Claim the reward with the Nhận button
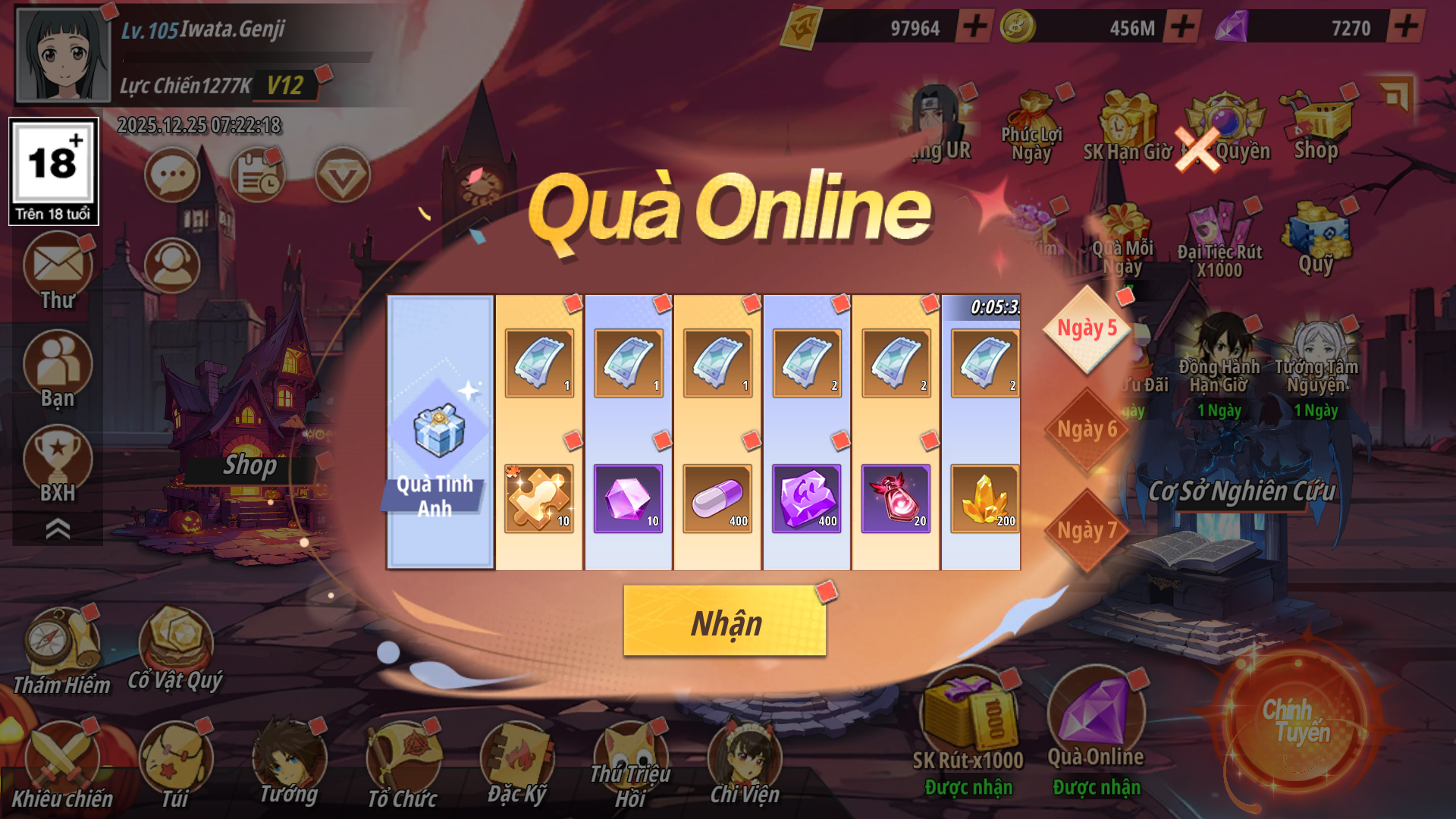Viewport: 1456px width, 819px height. [724, 622]
